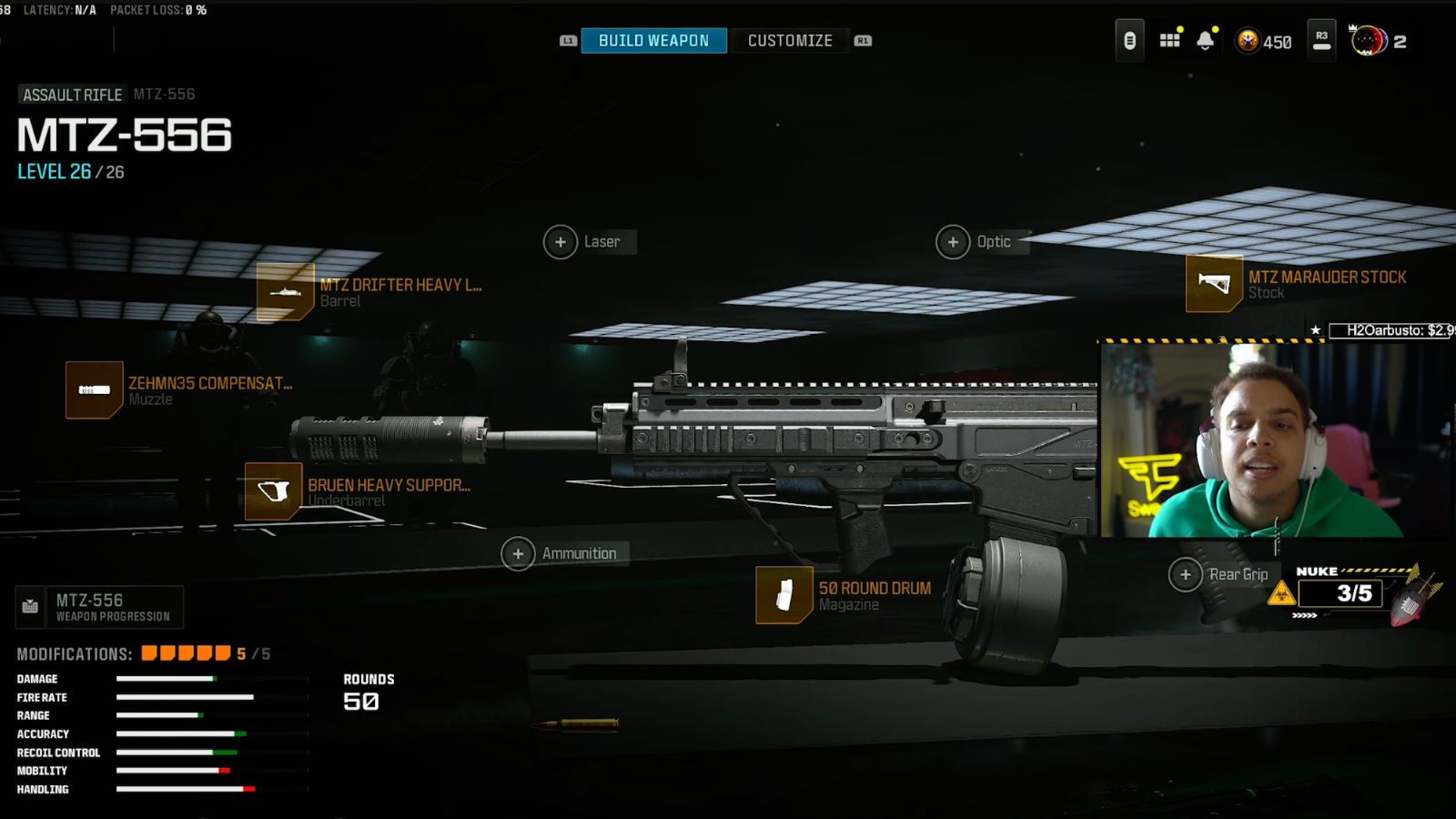Switch to the Customize tab
Viewport: 1456px width, 819px height.
coord(788,40)
